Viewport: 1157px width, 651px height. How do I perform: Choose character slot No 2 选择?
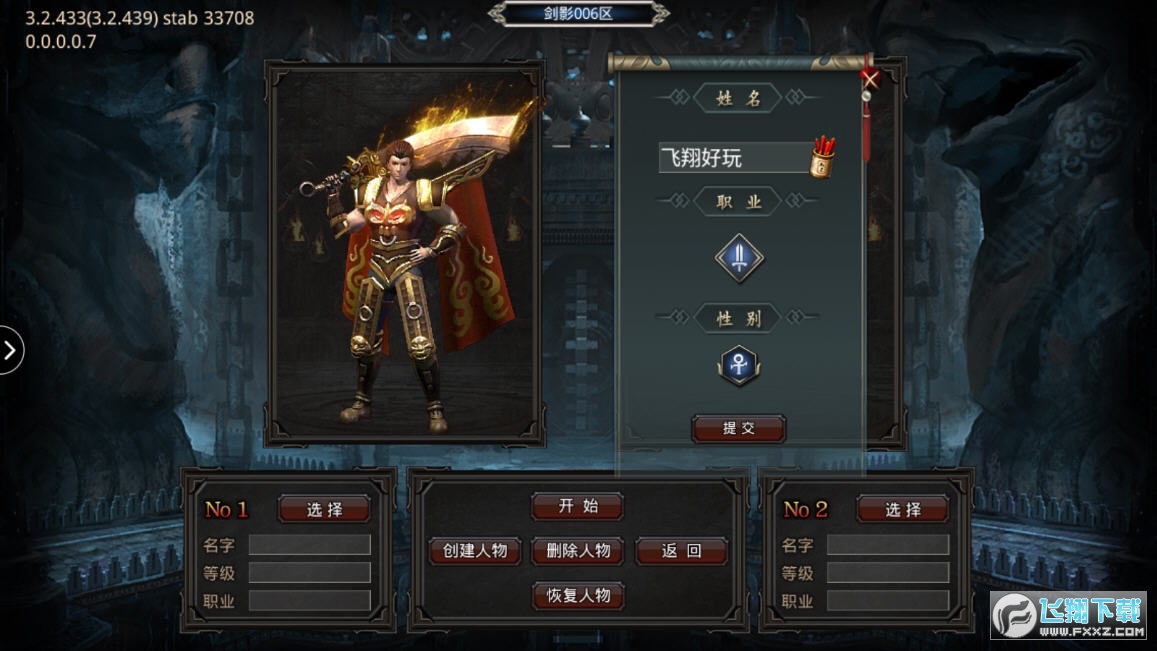(902, 509)
